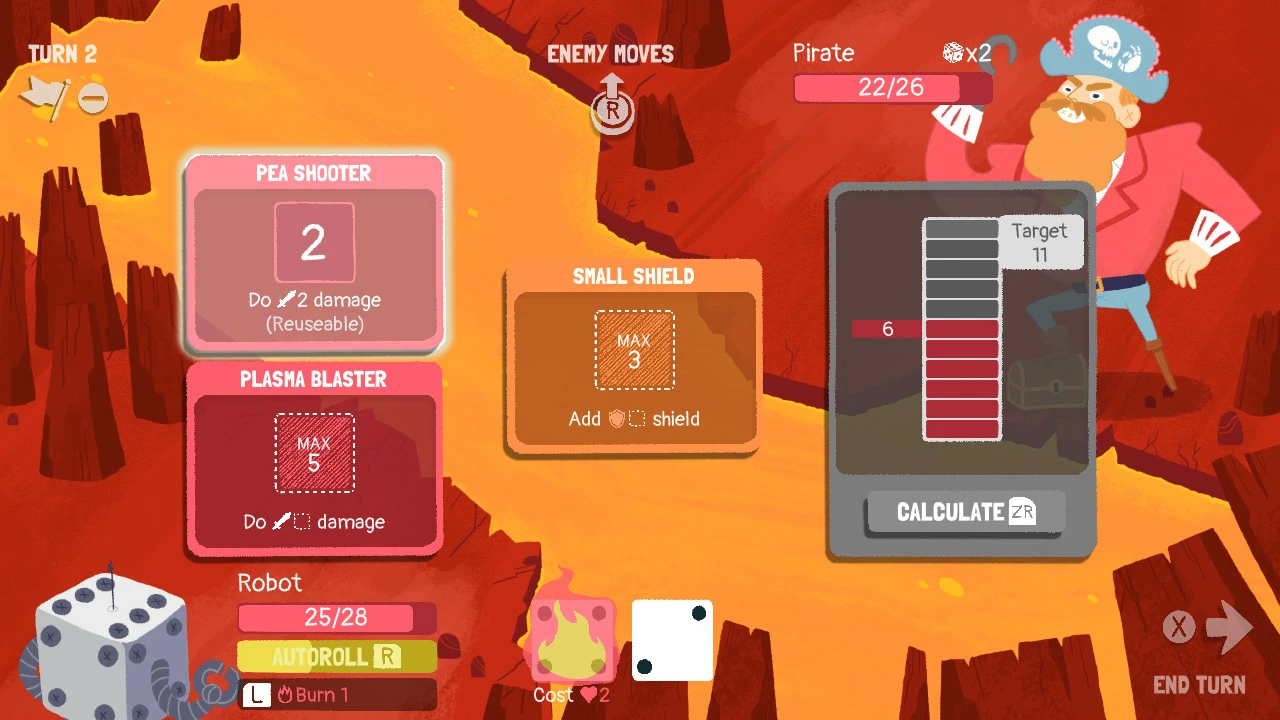Screen dimensions: 1280x720
Task: Click the minus icon near the flag
Action: click(x=93, y=98)
